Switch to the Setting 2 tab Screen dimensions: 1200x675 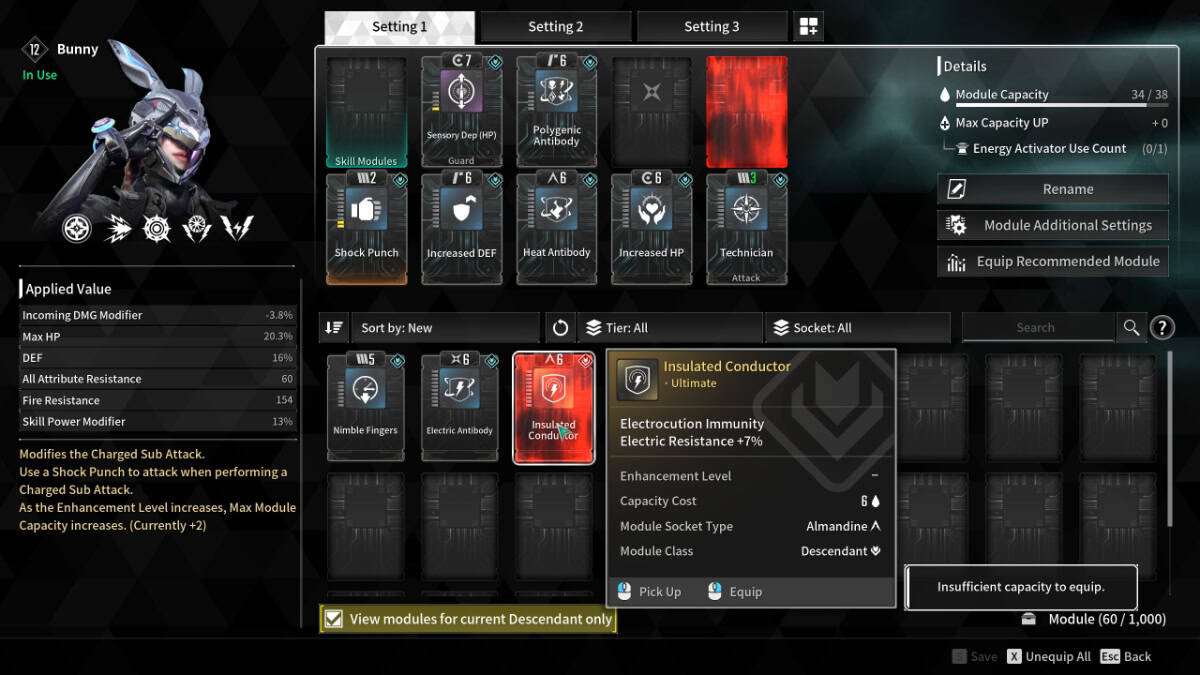555,27
